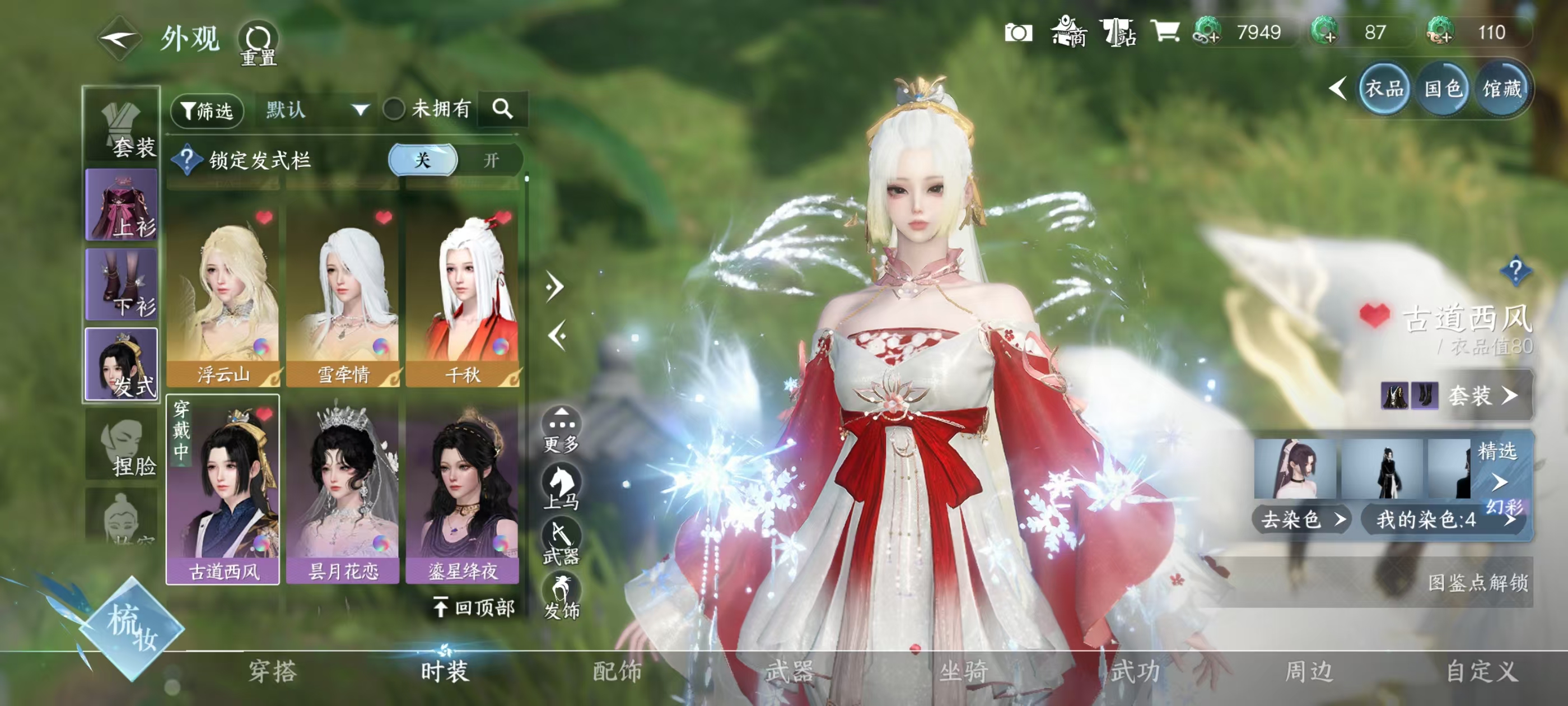Open the 筛选 filter options
This screenshot has width=1568, height=706.
pos(207,110)
